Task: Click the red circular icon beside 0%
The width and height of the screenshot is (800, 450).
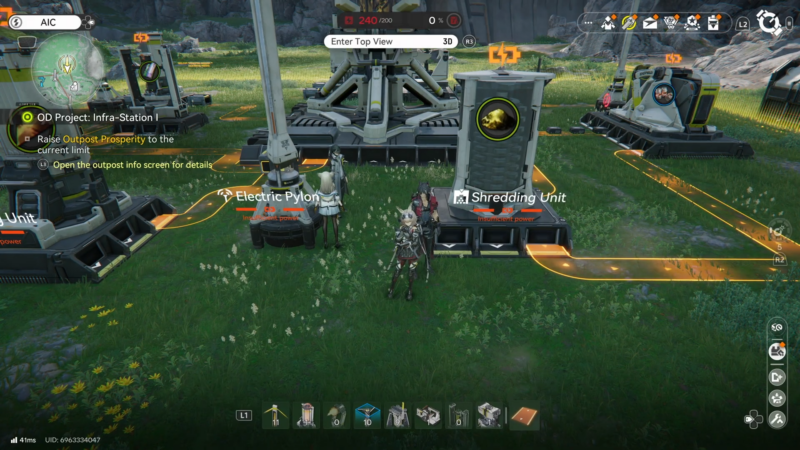Action: tap(454, 19)
